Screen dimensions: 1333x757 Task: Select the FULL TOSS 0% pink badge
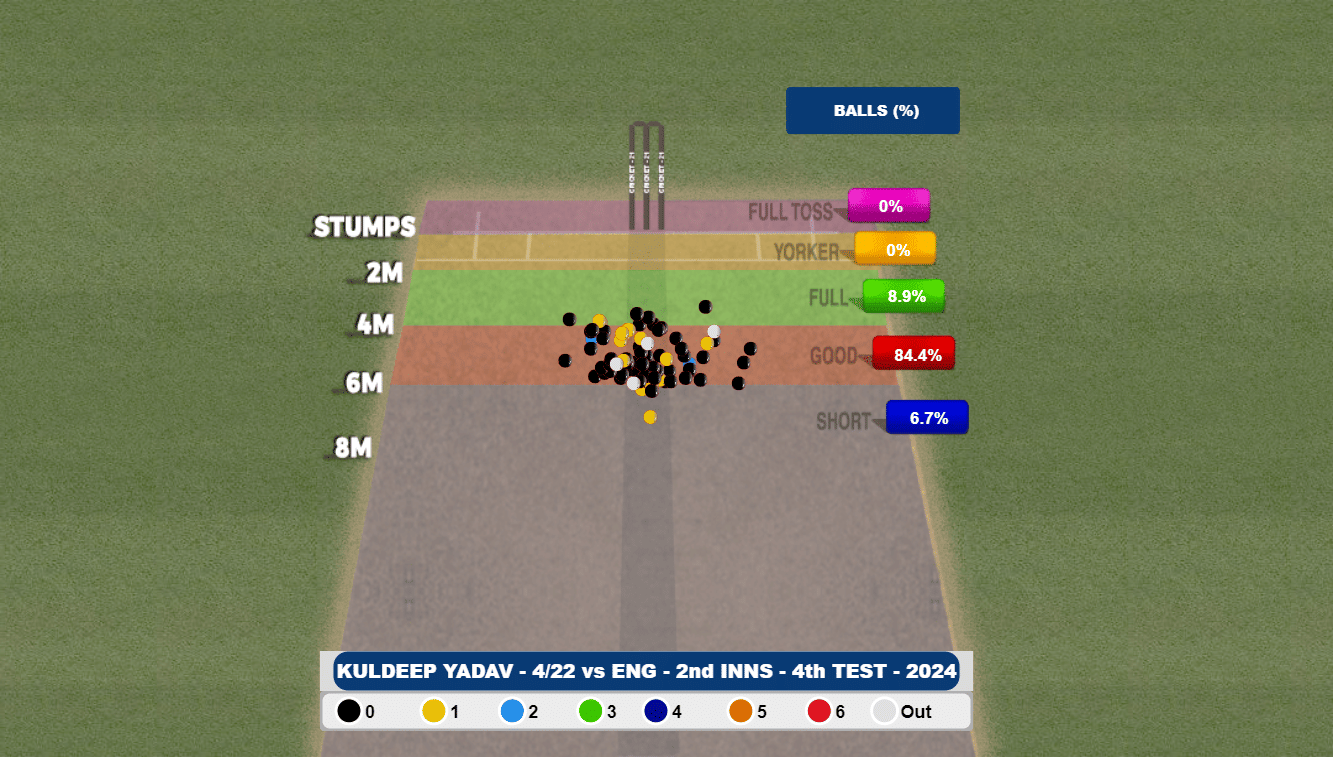889,206
